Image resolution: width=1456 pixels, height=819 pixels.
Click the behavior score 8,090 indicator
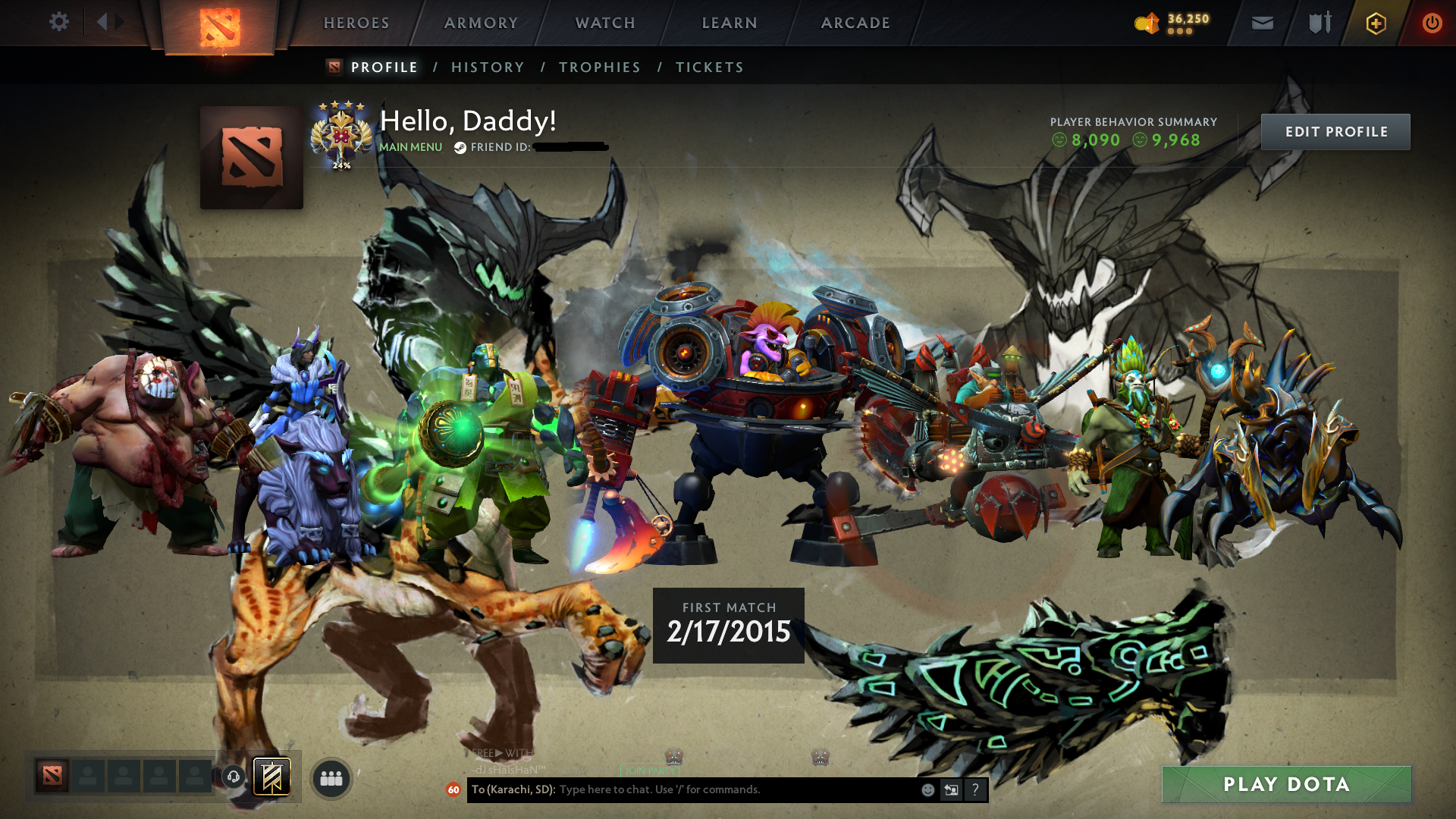[x=1086, y=140]
